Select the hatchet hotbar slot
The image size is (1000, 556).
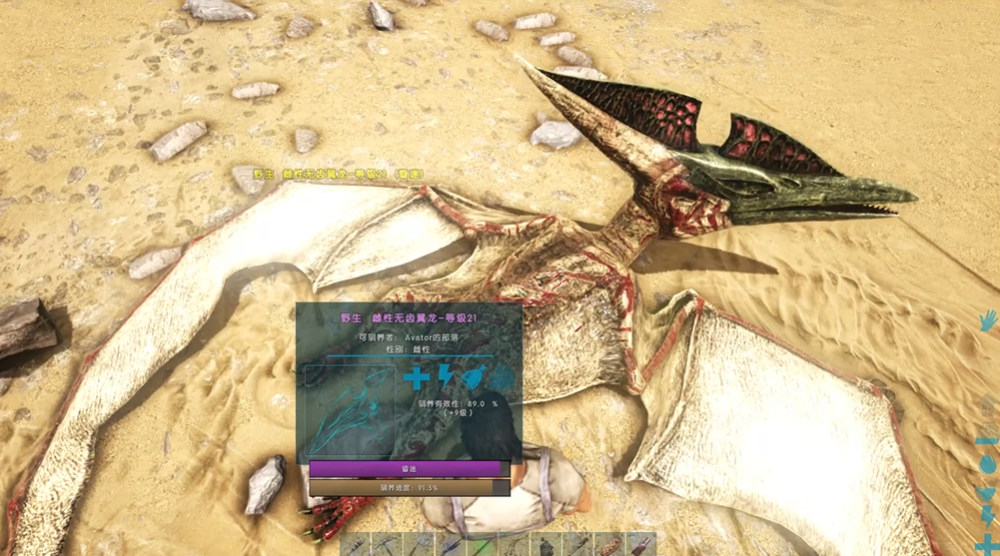pos(419,545)
